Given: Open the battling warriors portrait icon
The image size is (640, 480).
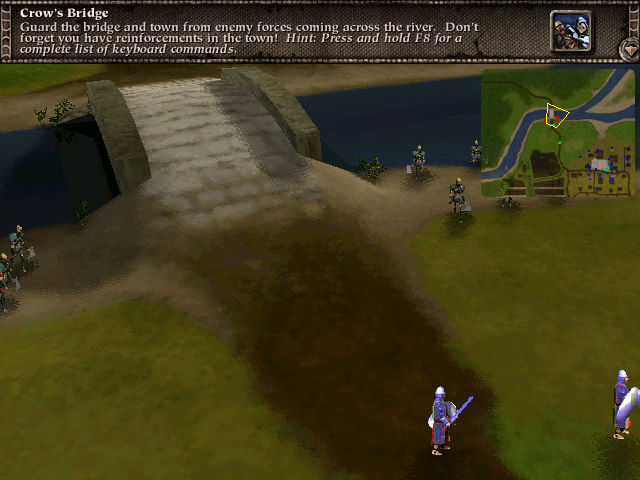Looking at the screenshot, I should pyautogui.click(x=569, y=30).
